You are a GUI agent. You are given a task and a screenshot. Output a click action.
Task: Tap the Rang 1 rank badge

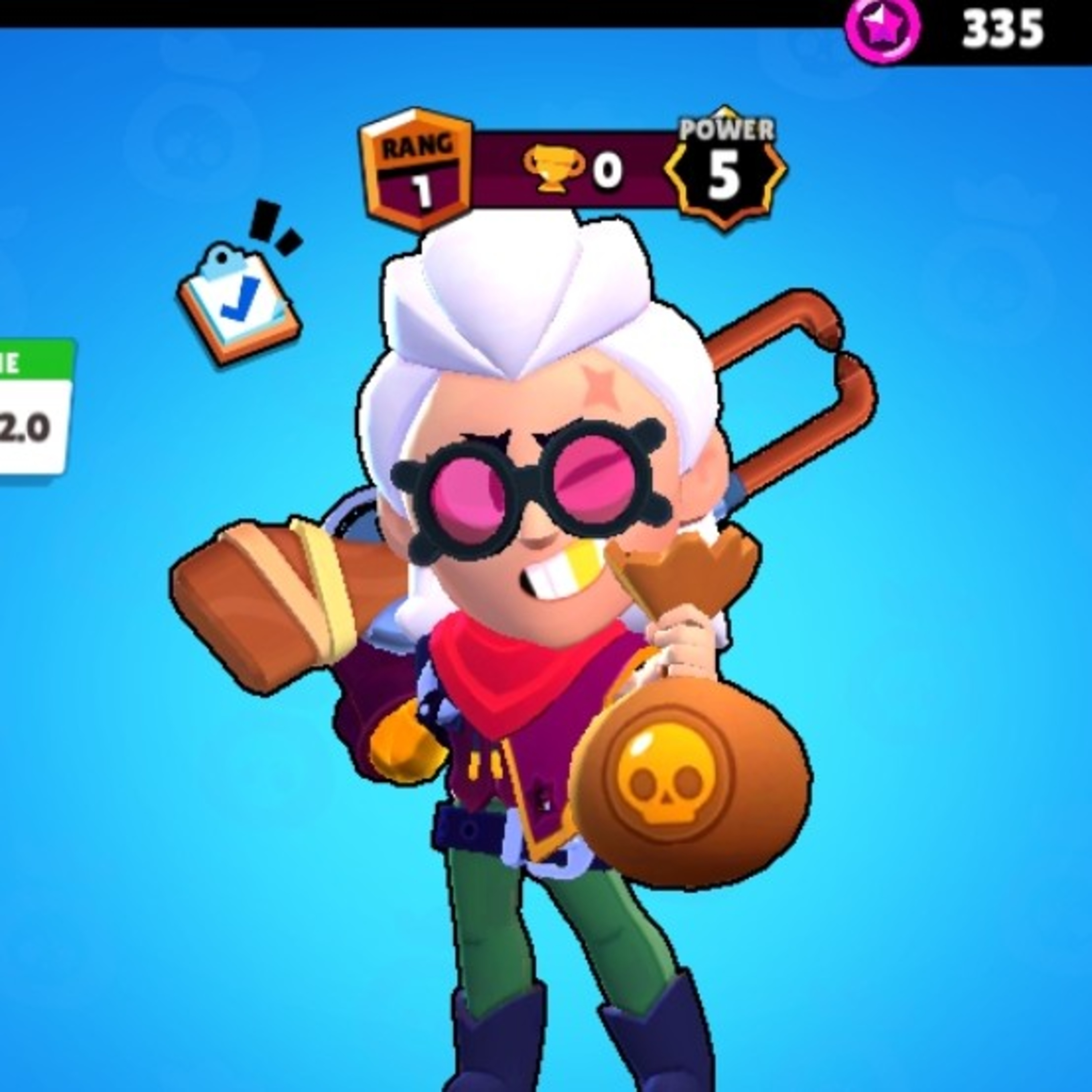coord(417,170)
